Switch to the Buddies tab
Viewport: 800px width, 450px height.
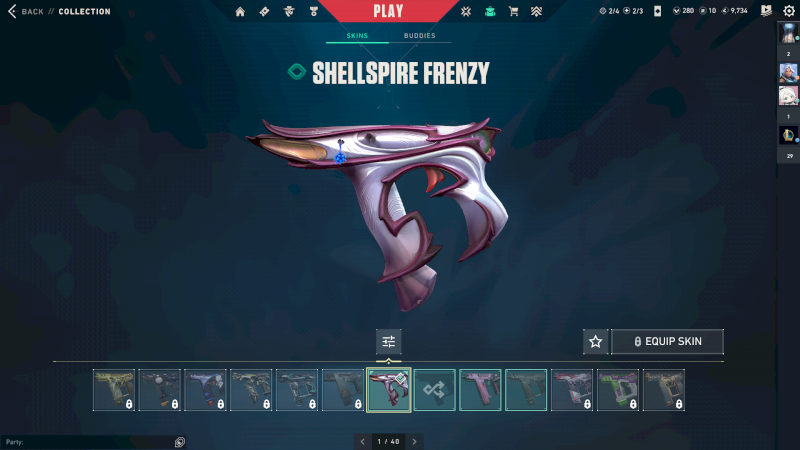pyautogui.click(x=419, y=36)
